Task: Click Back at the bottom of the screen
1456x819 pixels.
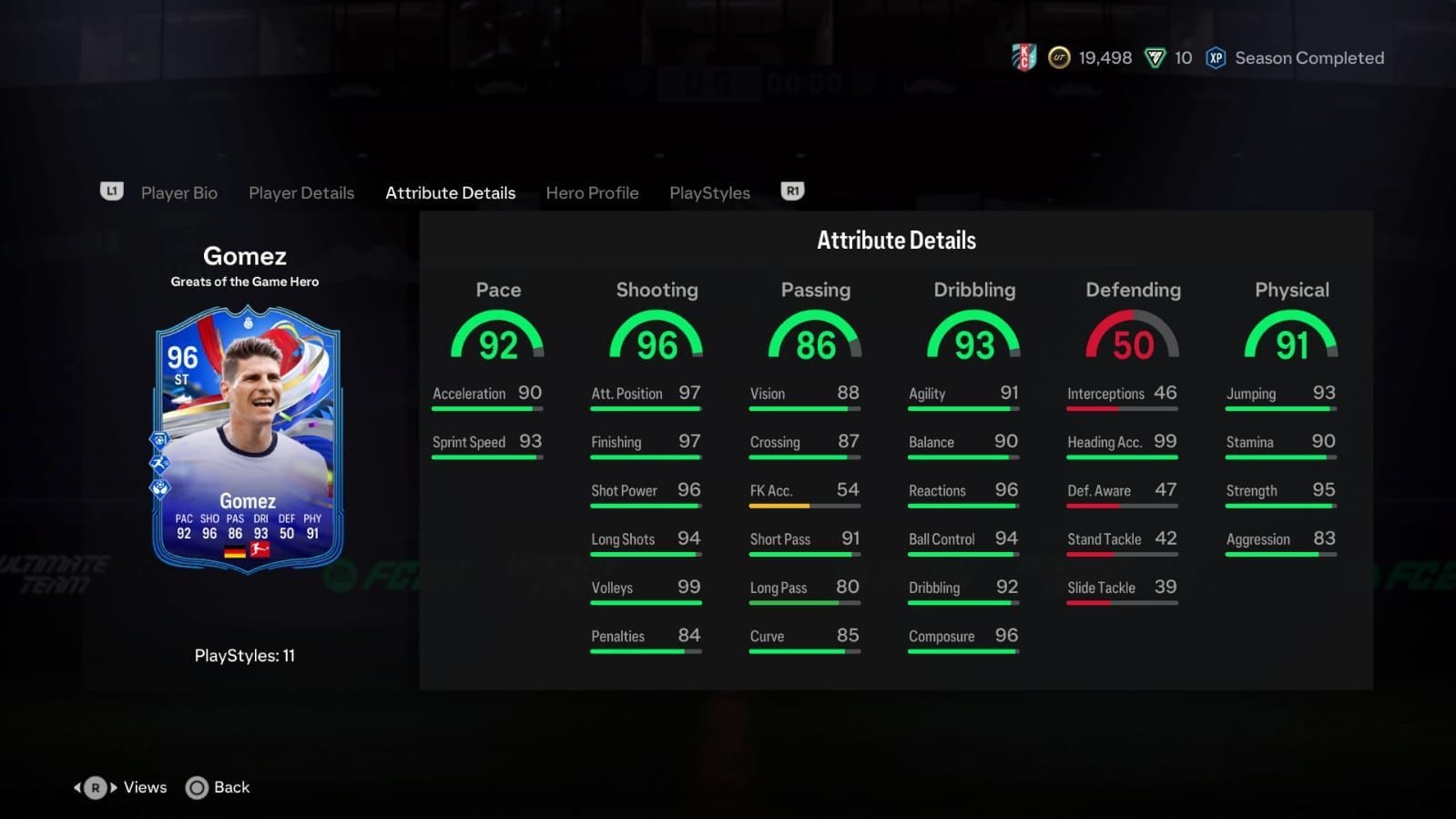Action: coord(230,786)
